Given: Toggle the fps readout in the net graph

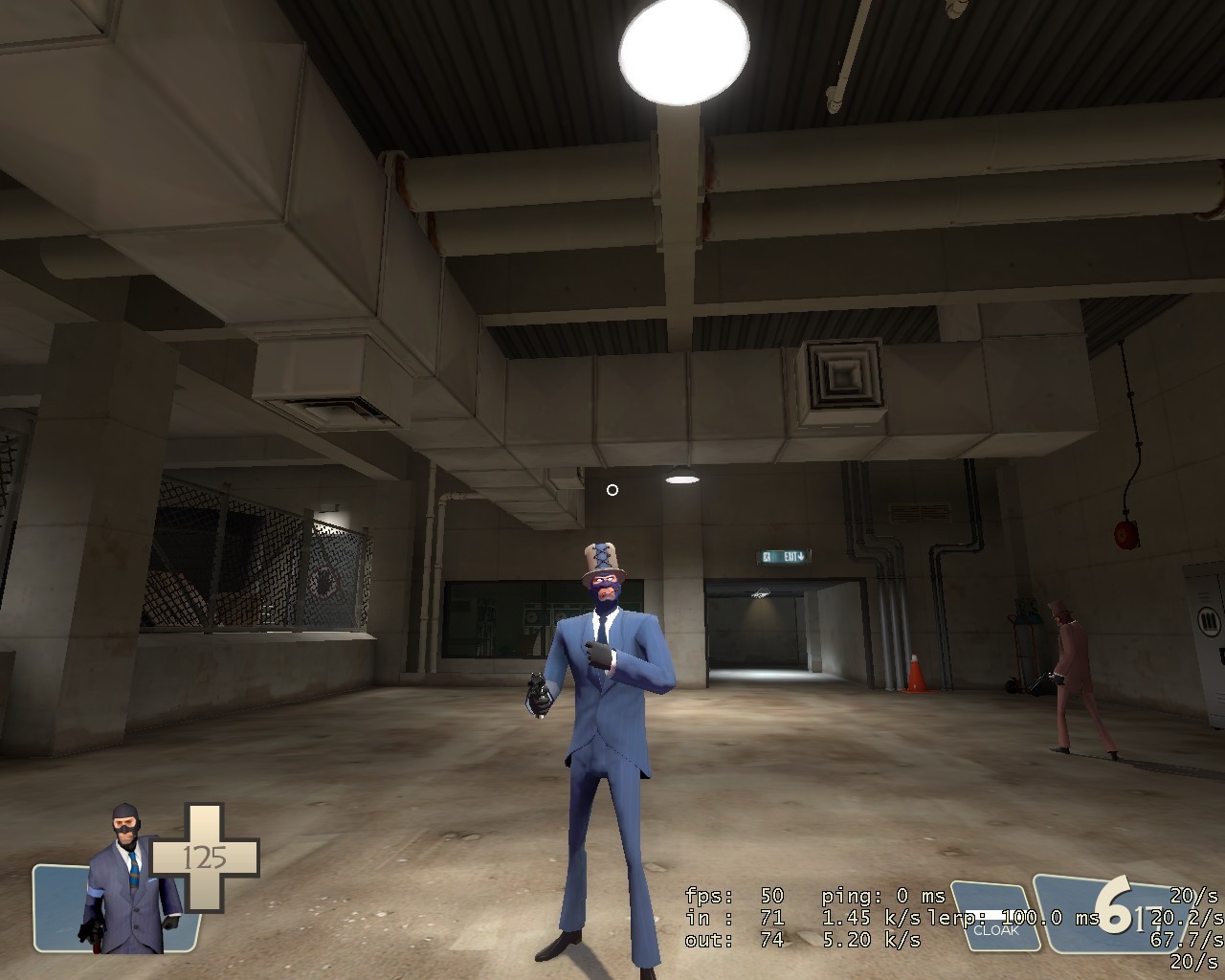Looking at the screenshot, I should [x=733, y=898].
